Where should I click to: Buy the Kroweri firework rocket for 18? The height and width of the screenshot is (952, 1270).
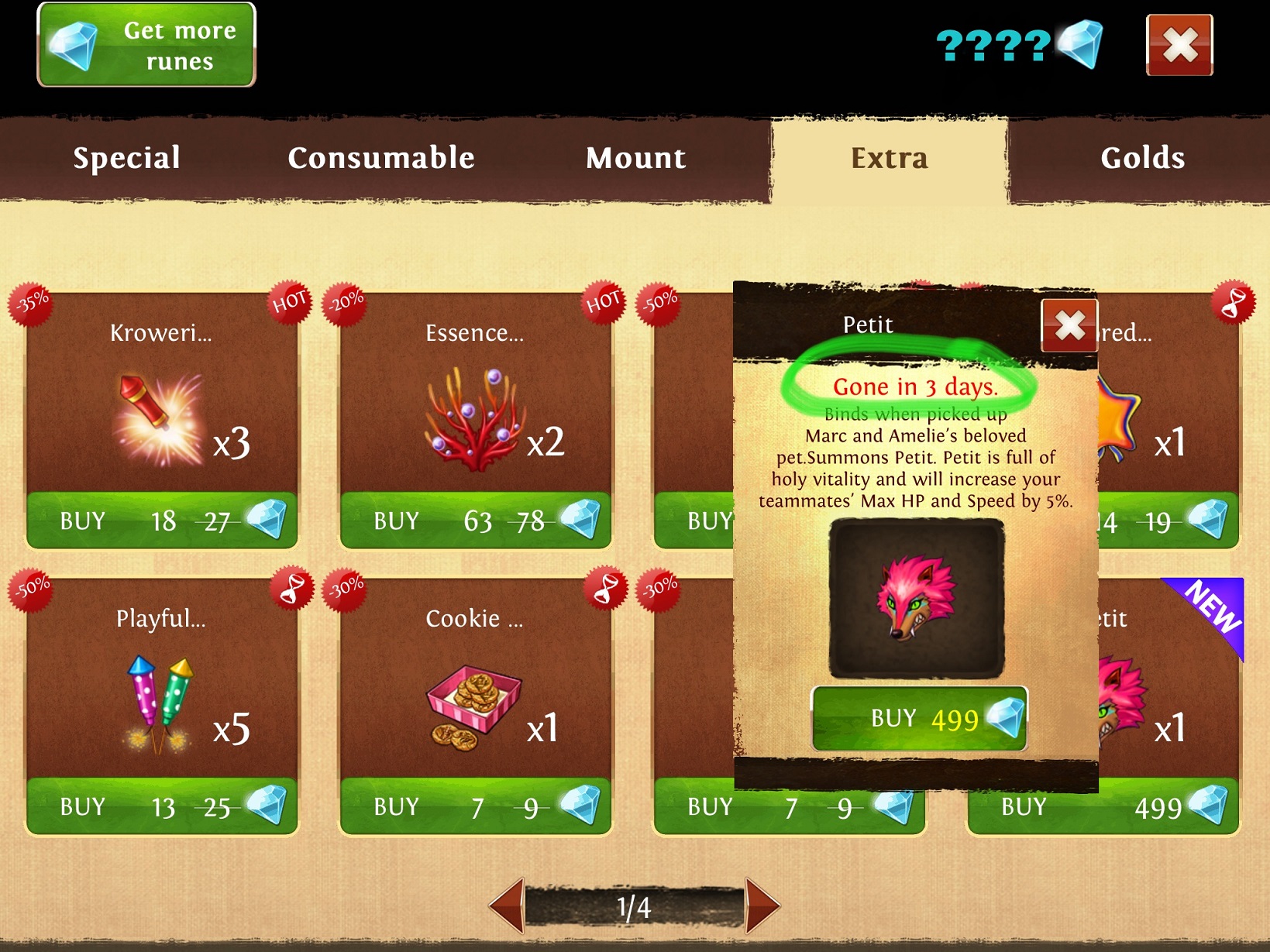point(162,521)
